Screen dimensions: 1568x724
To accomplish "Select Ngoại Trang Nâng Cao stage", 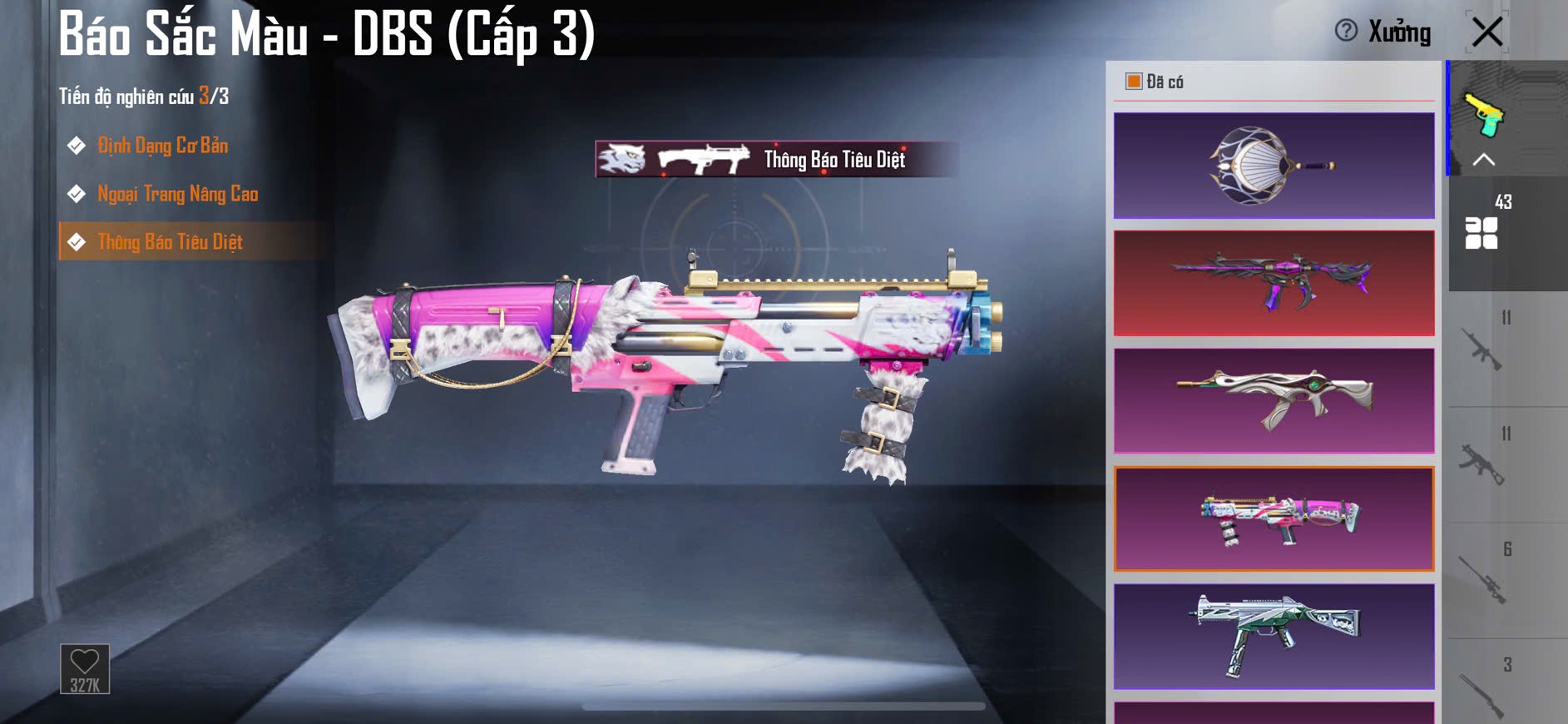I will point(177,194).
